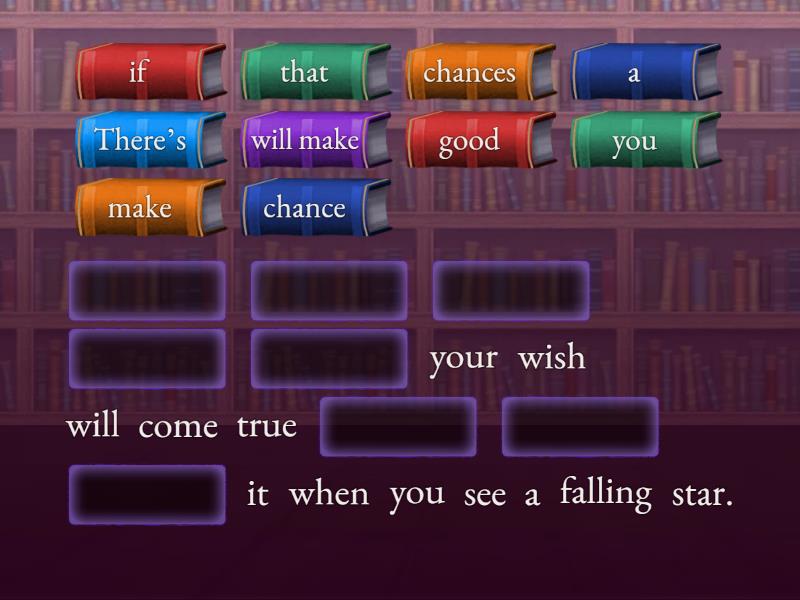Select the red book labeled "if"
This screenshot has width=800, height=600.
(x=140, y=72)
